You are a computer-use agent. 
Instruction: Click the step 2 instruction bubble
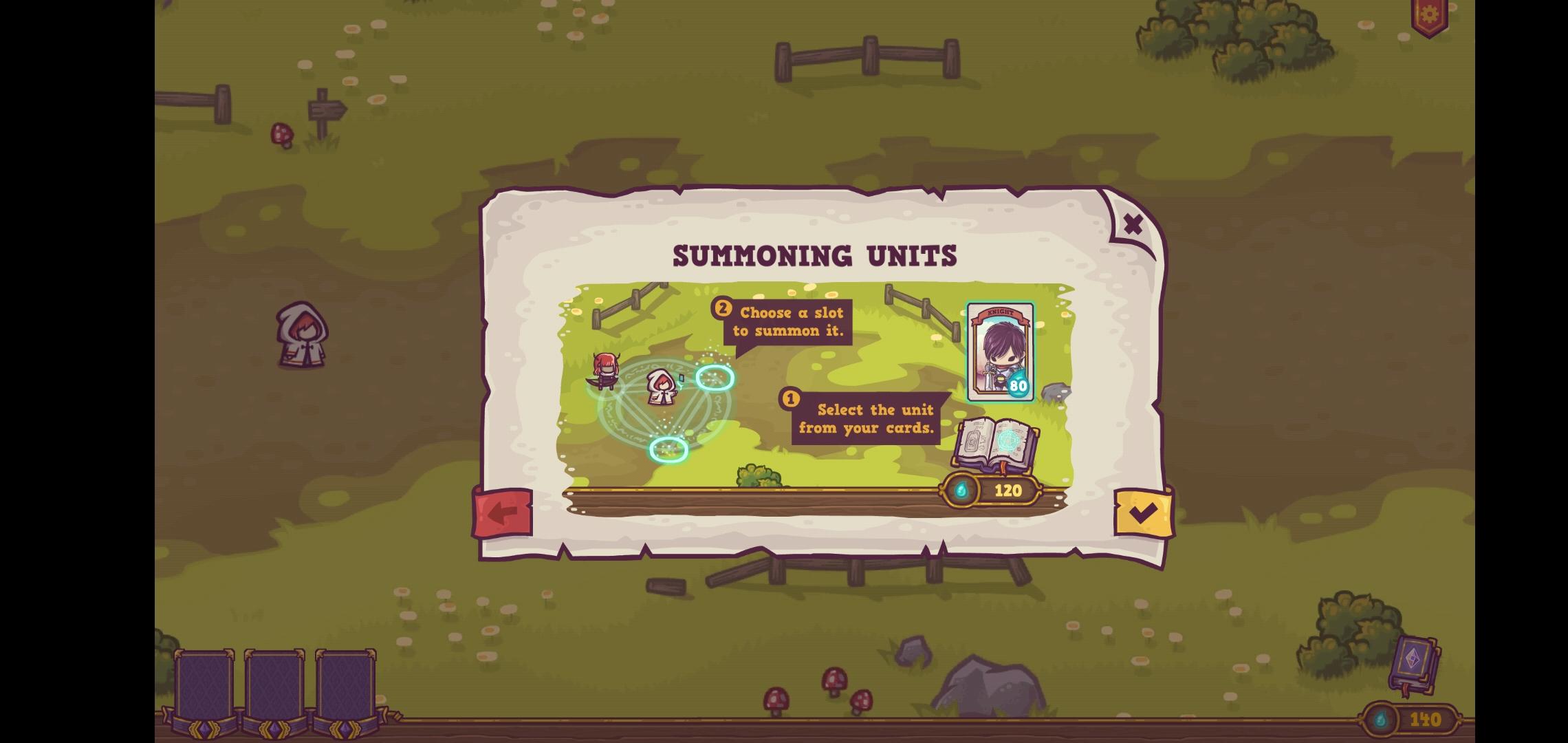pyautogui.click(x=787, y=321)
